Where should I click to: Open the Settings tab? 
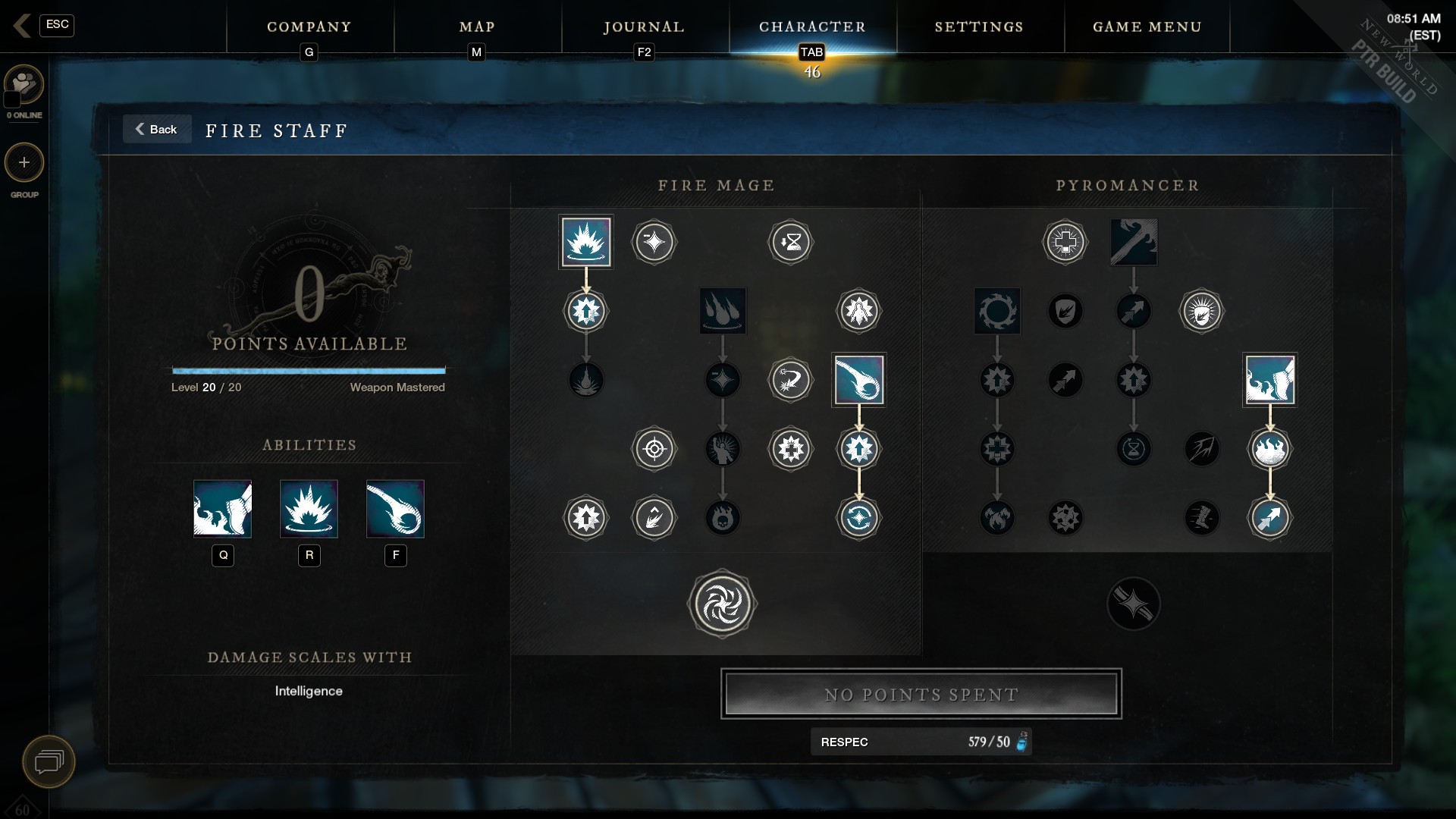click(x=979, y=27)
